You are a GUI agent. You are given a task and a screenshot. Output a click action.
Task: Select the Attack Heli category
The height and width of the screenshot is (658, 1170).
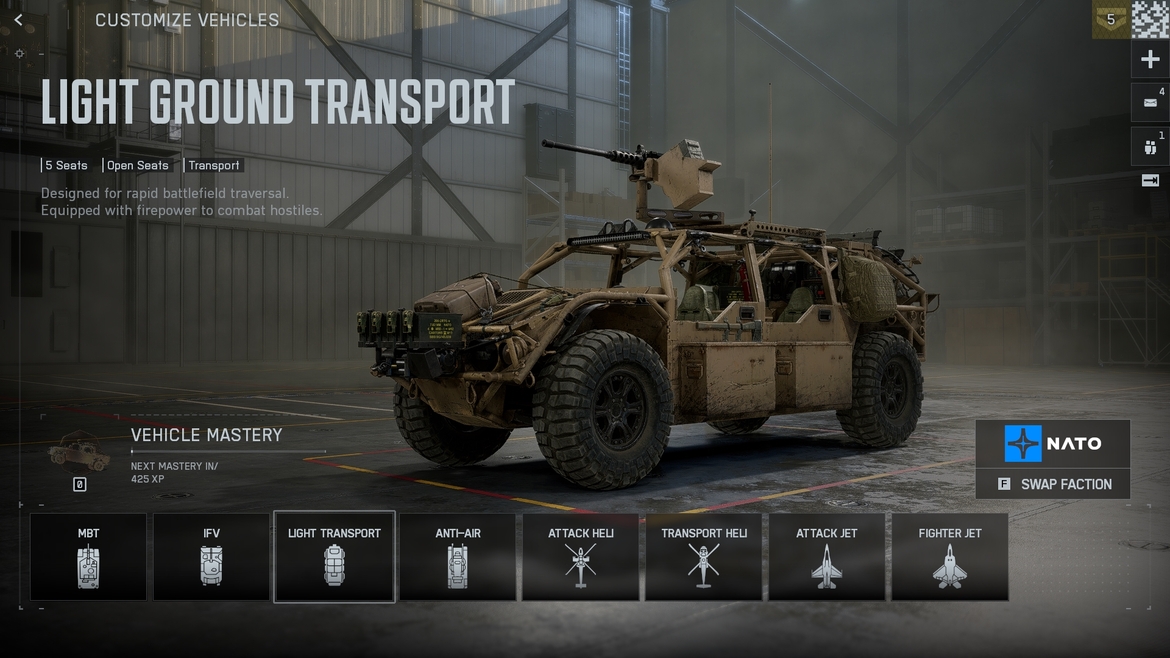click(581, 557)
